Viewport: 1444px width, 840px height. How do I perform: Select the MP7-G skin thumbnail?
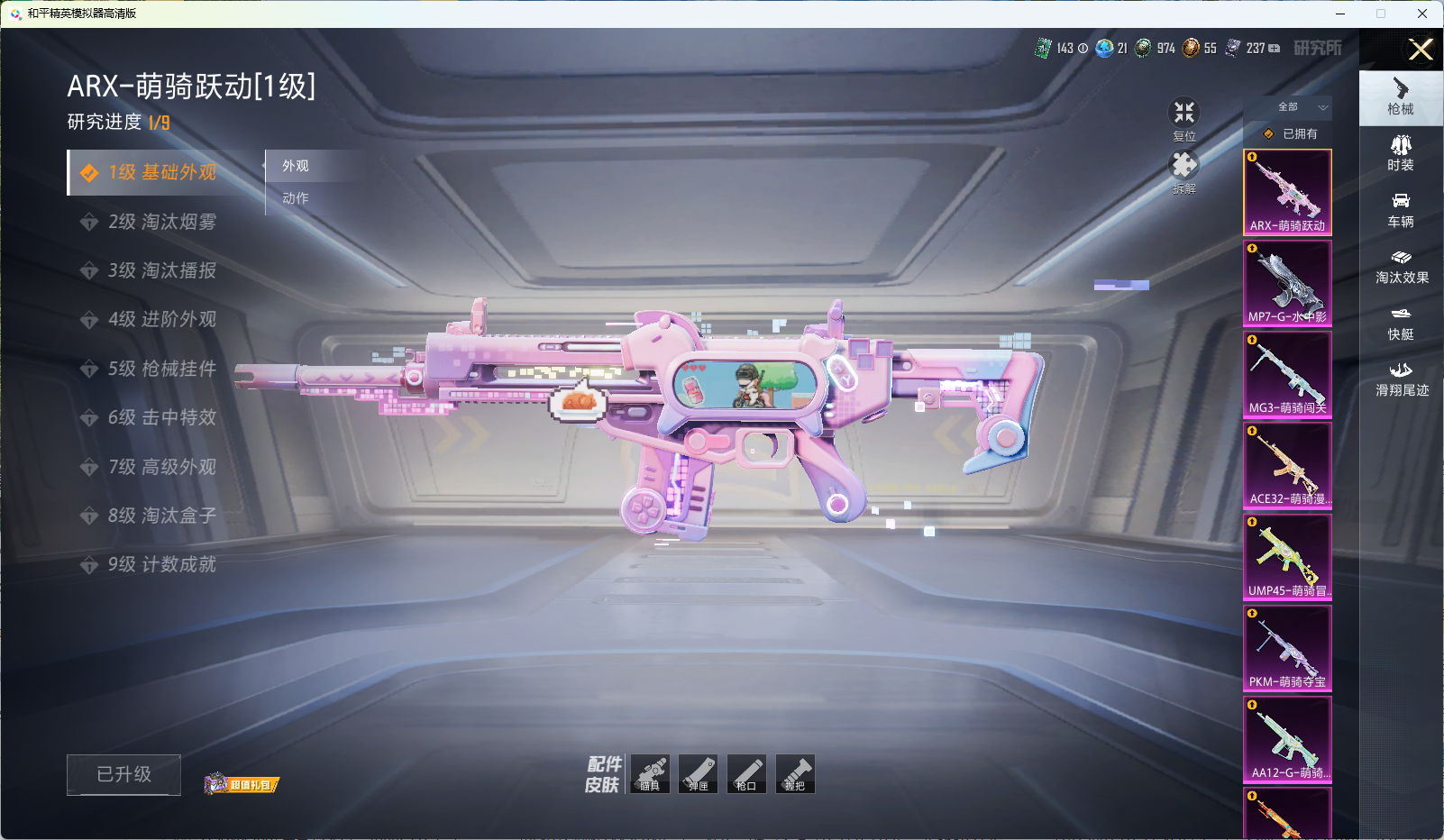click(1287, 283)
